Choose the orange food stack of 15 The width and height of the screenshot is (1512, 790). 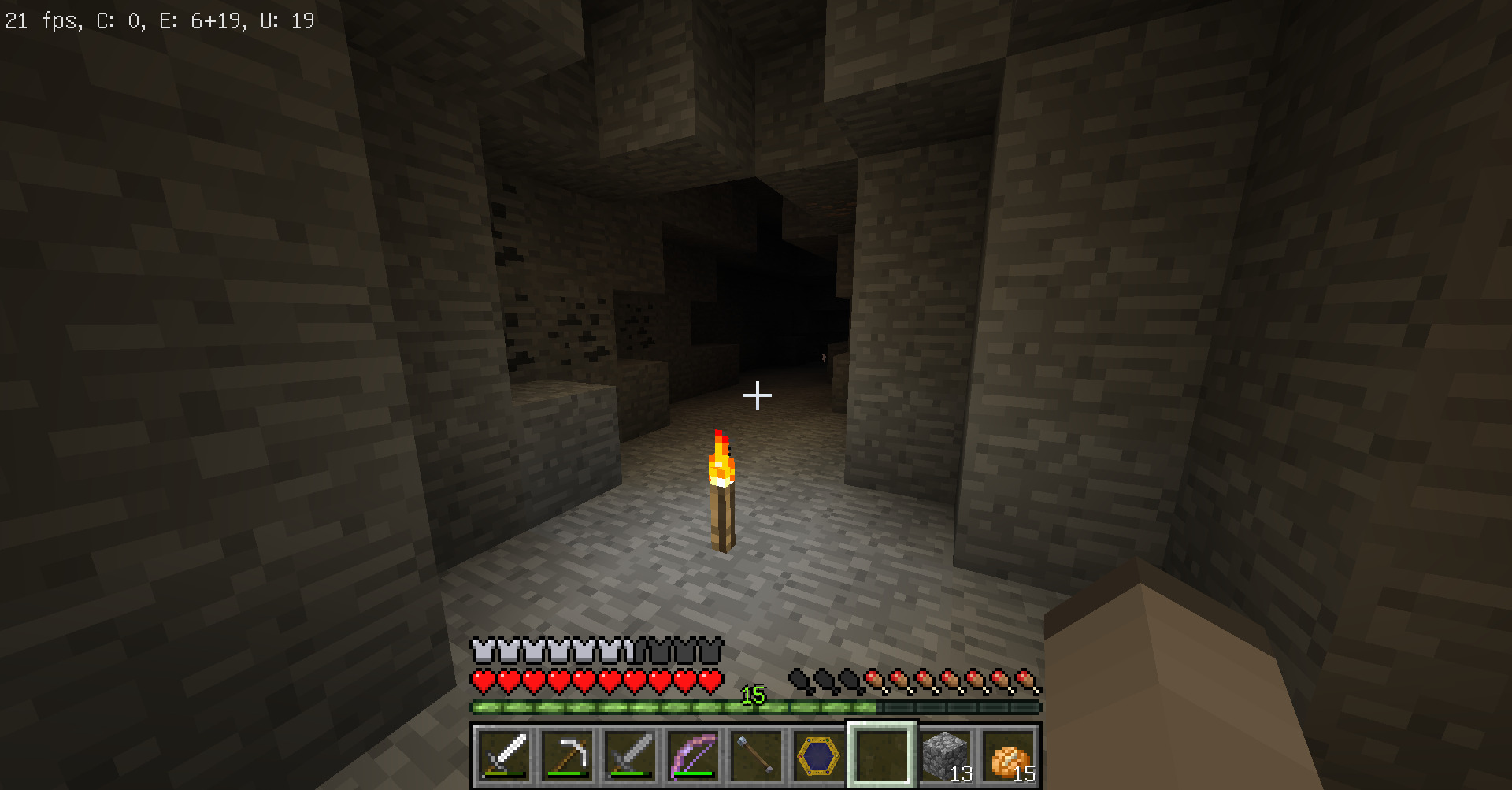coord(1008,755)
